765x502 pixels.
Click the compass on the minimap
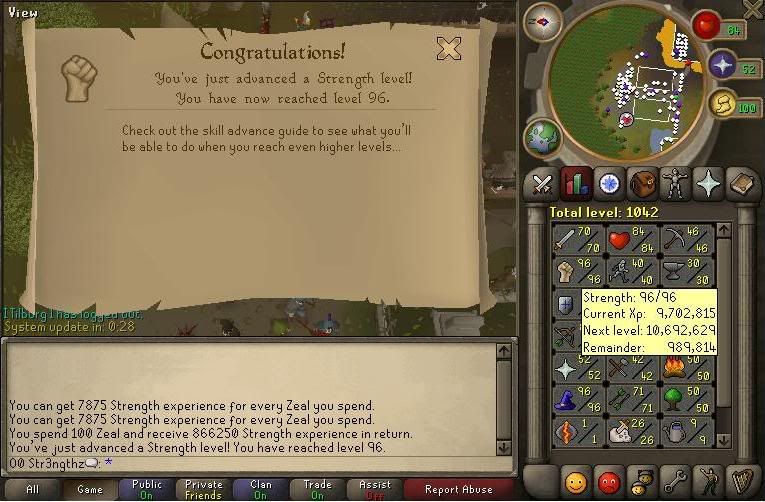543,21
